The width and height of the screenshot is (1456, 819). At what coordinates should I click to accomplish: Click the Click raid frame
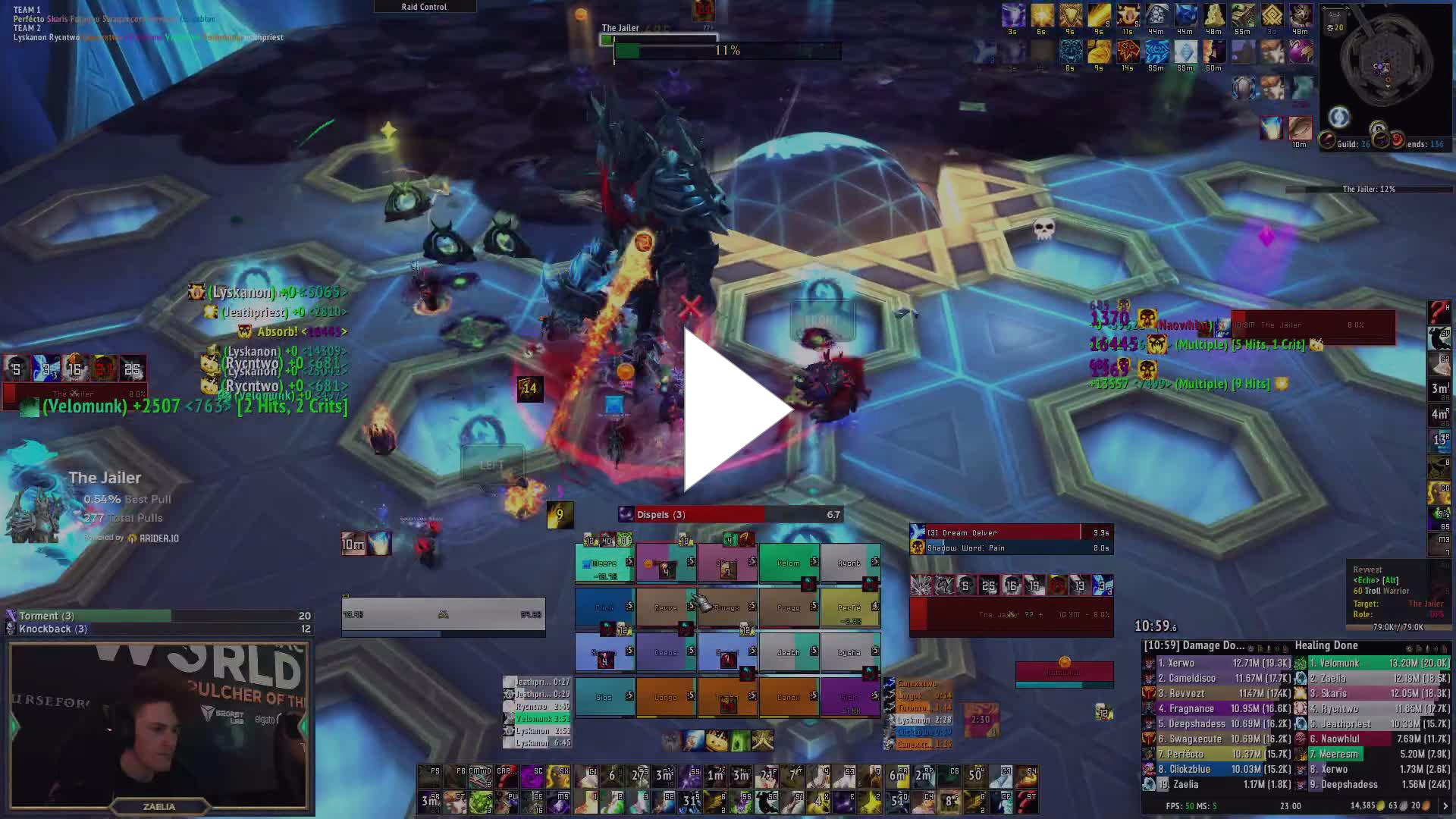click(x=604, y=607)
